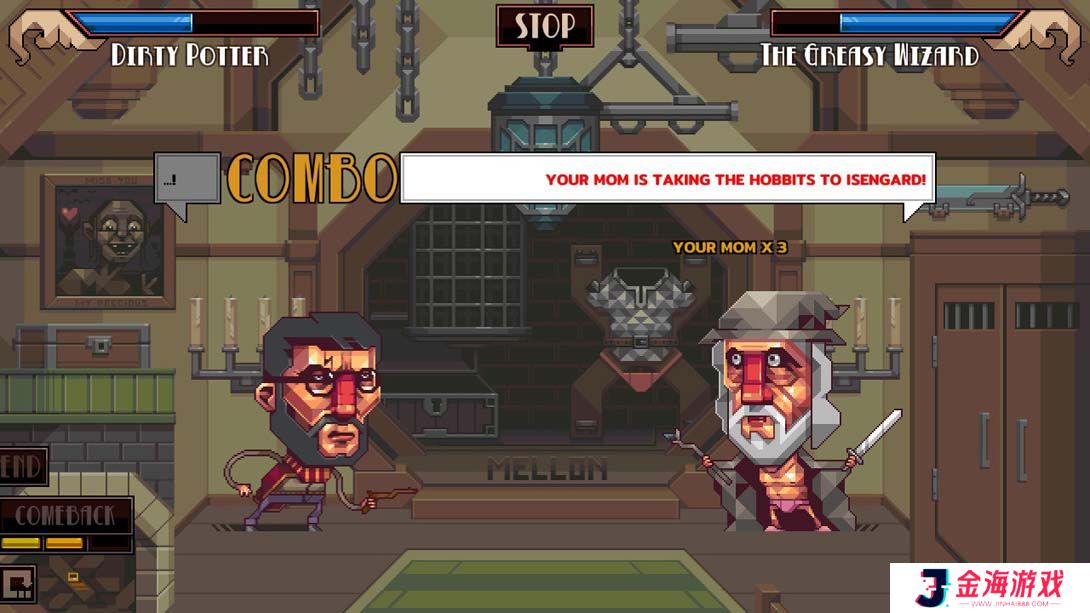Click the STOP button at the top
The height and width of the screenshot is (613, 1090).
click(544, 27)
